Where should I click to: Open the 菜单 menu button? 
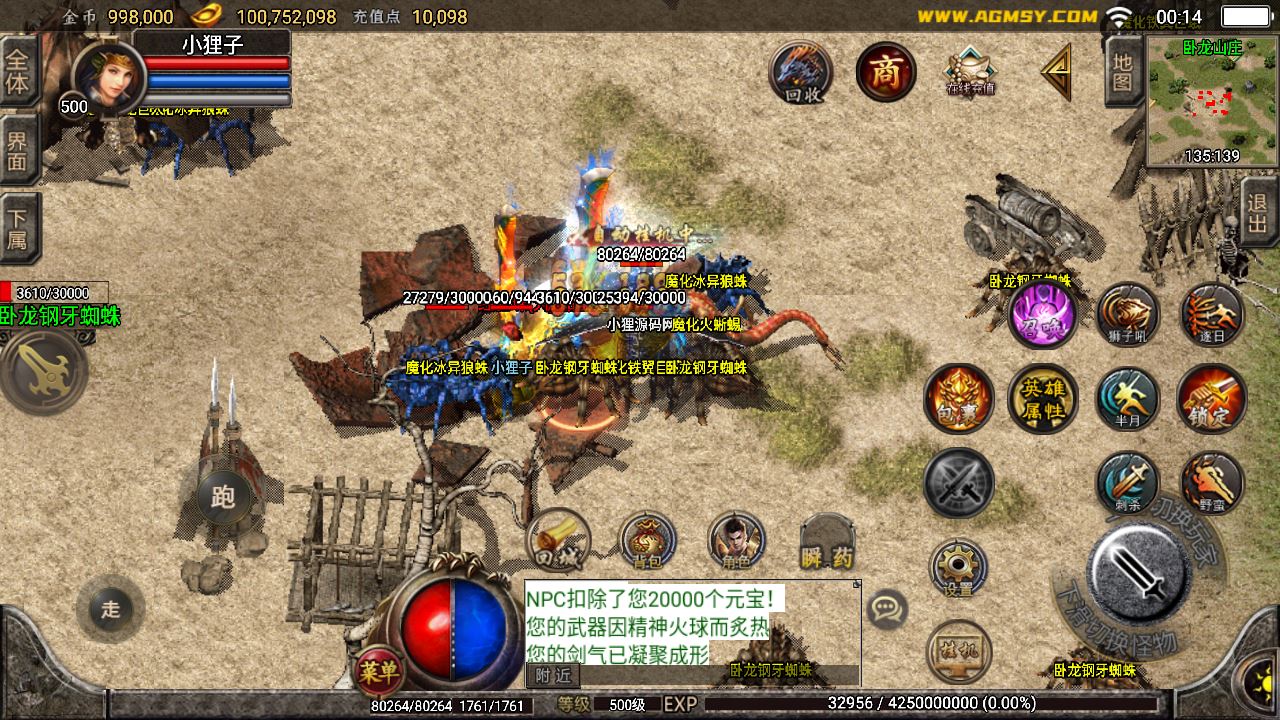pos(378,670)
